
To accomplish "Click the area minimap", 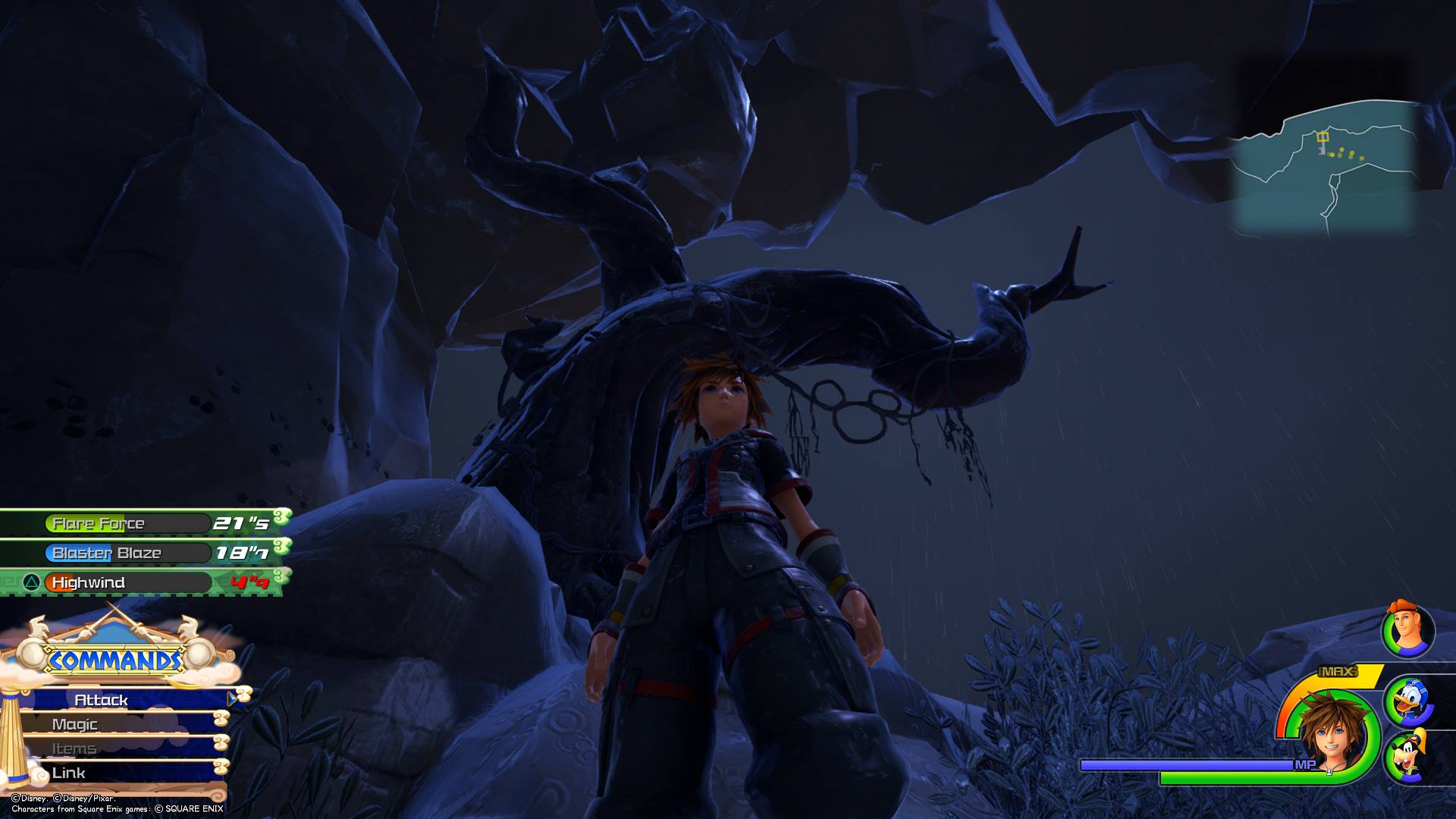I will [x=1323, y=167].
